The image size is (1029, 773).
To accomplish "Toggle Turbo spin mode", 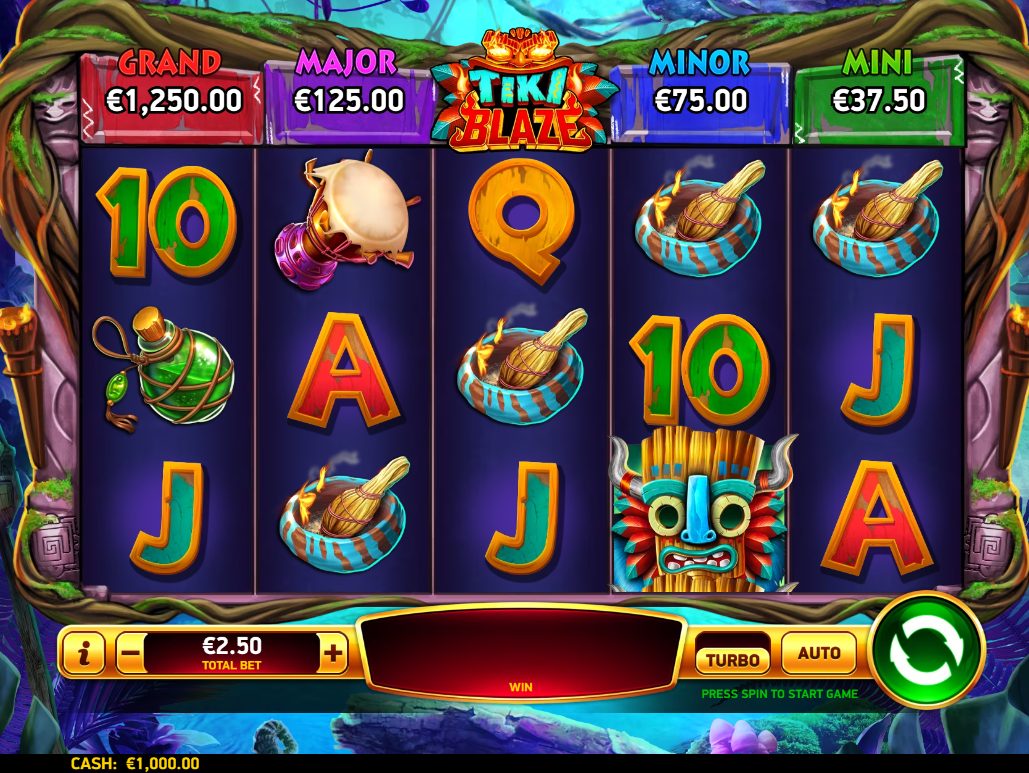I will coord(733,658).
